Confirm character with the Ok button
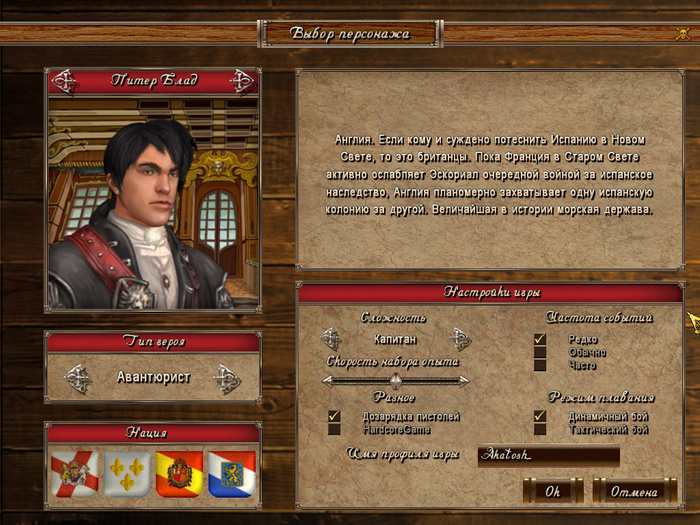Viewport: 700px width, 525px height. click(552, 491)
